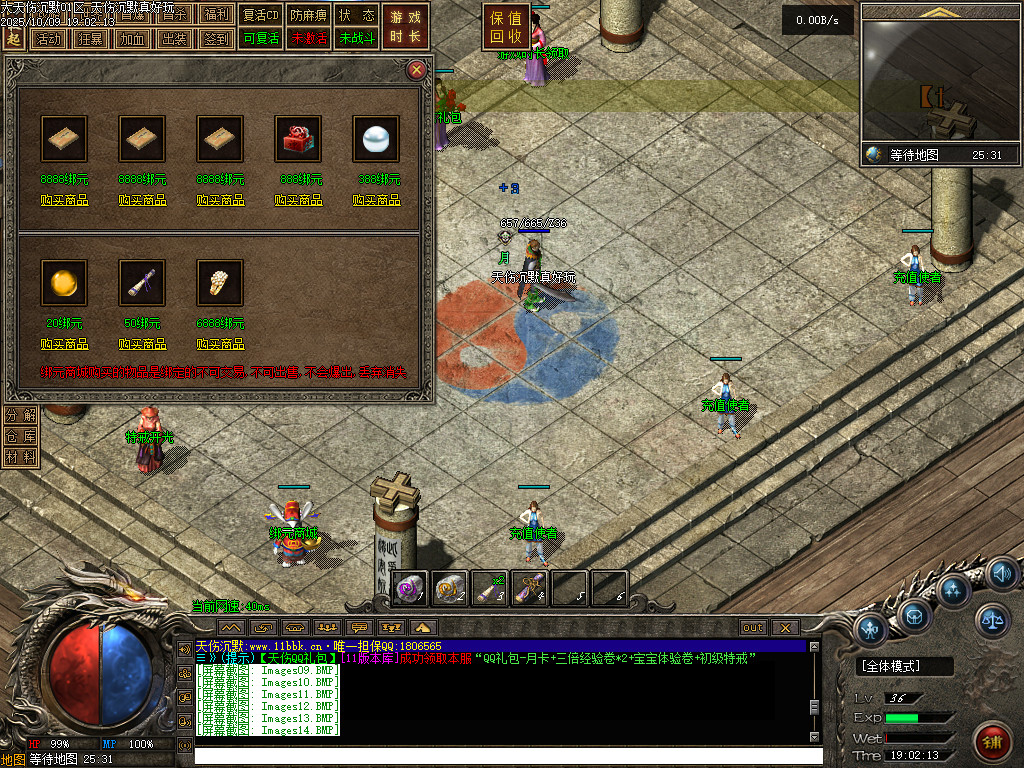Open the 游戏时长 play time button
Screen dimensions: 1024x768
(x=406, y=27)
